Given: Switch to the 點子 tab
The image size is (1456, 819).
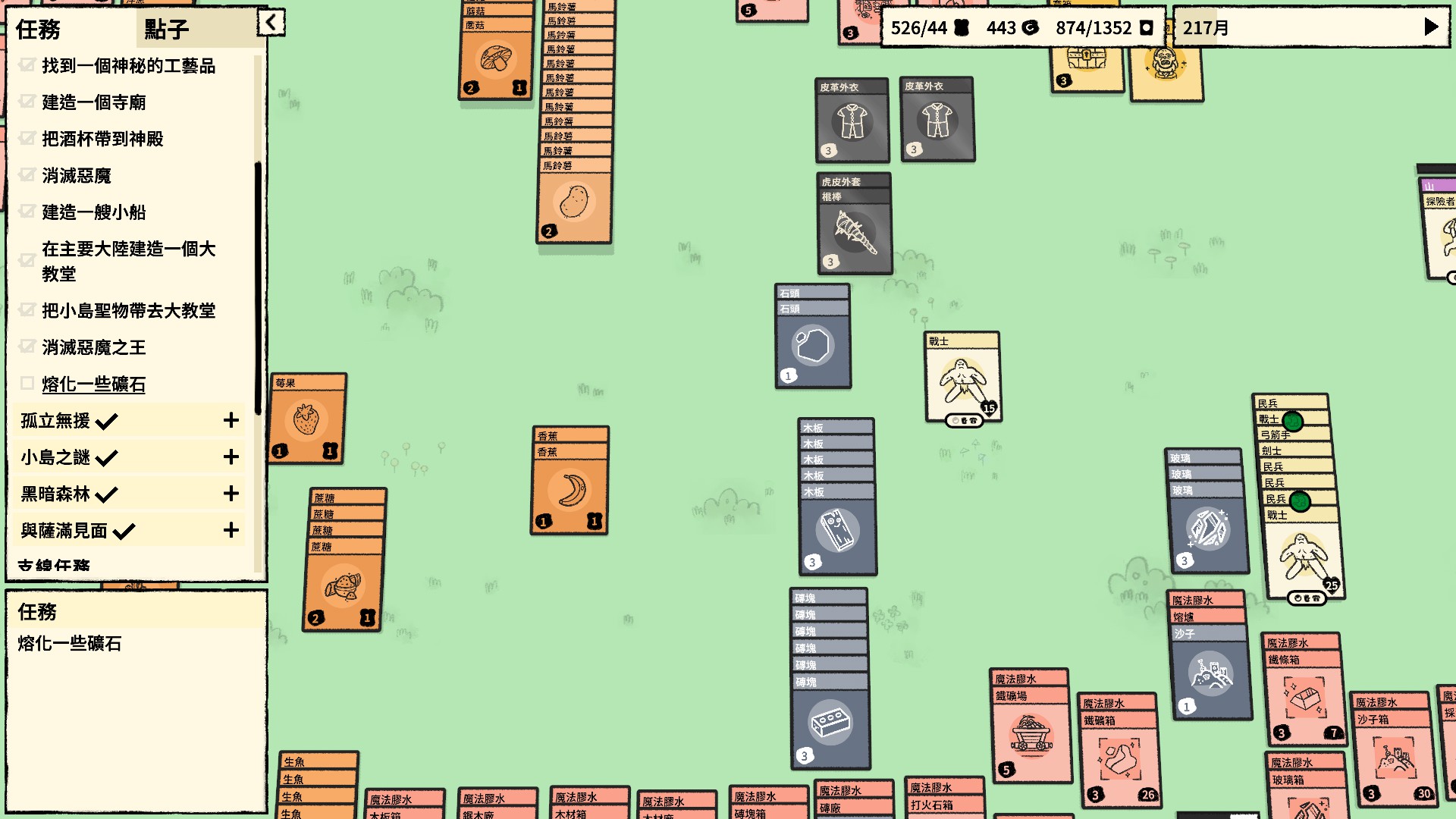Looking at the screenshot, I should point(167,30).
